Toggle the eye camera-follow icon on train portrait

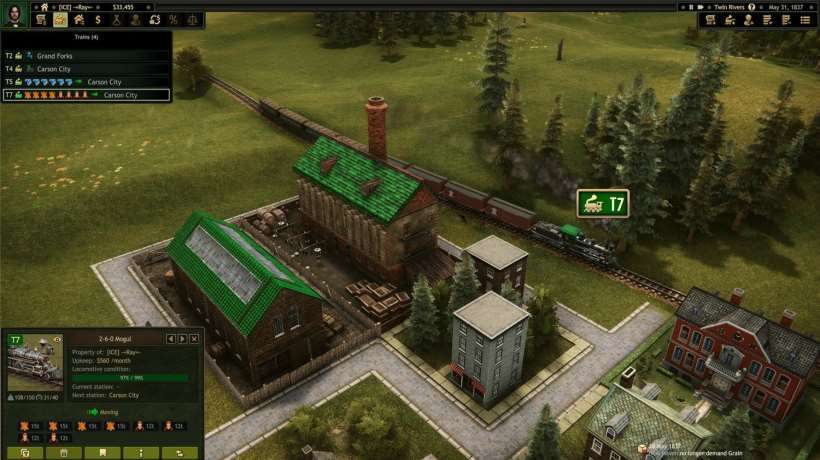click(57, 340)
